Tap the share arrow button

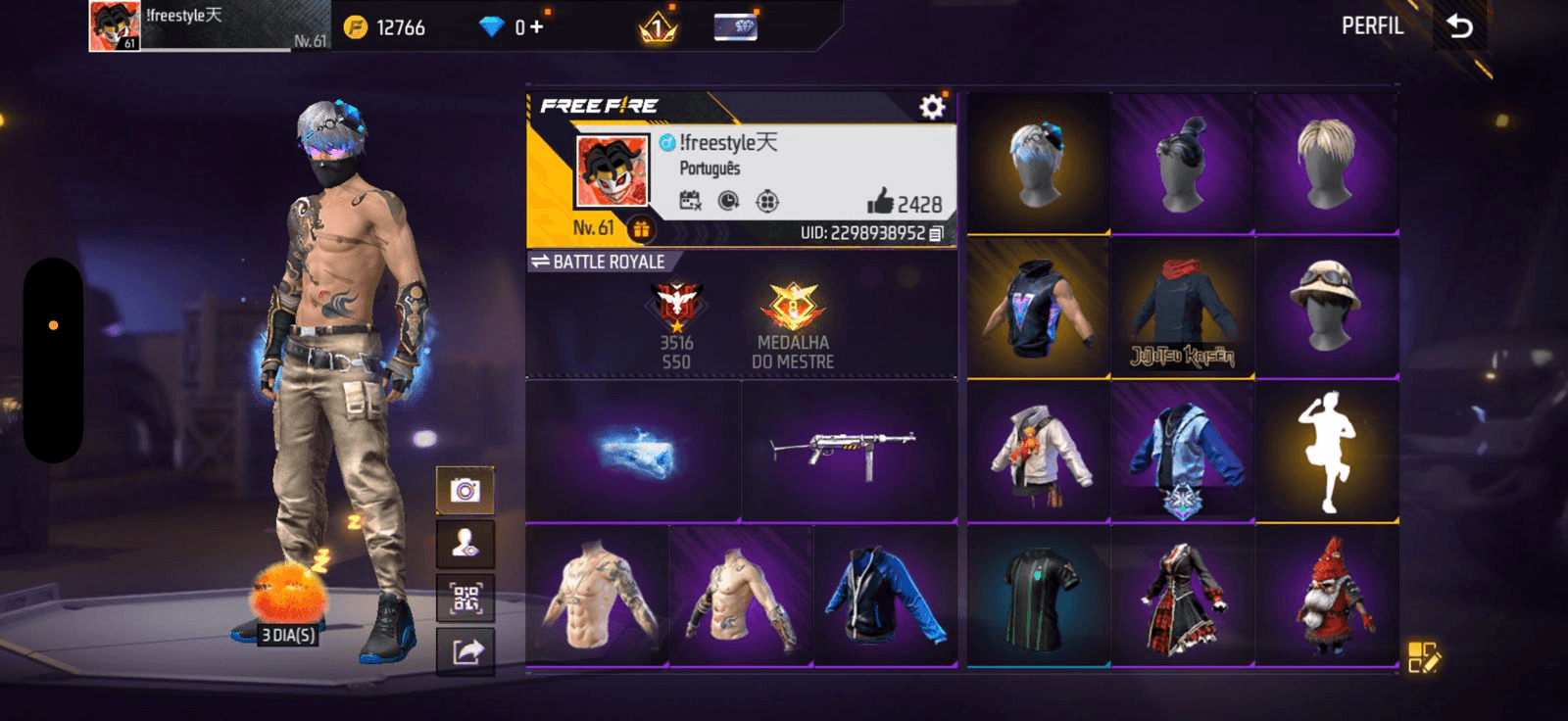465,651
